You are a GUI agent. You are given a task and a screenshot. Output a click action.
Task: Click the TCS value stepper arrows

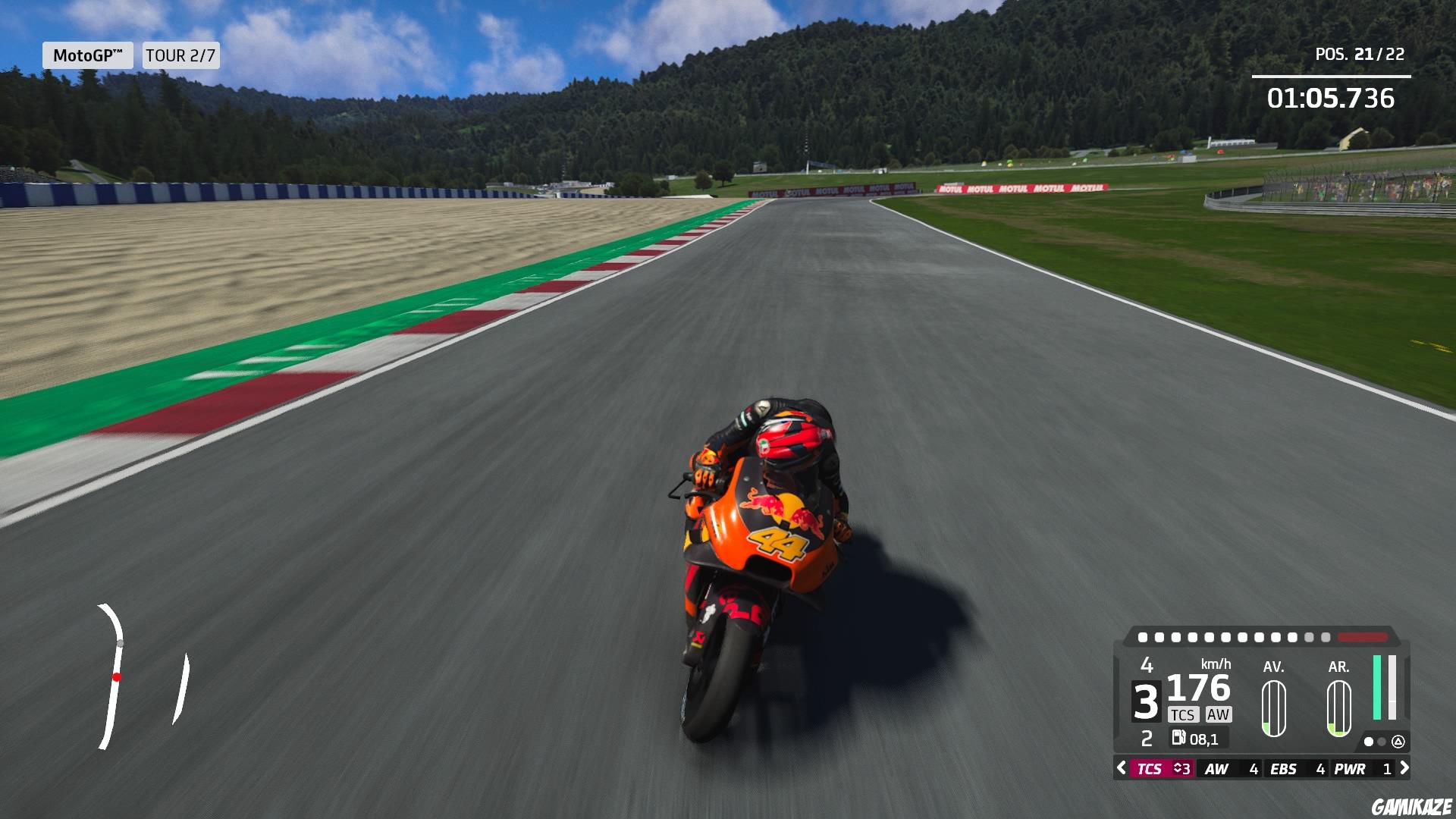pyautogui.click(x=1178, y=768)
